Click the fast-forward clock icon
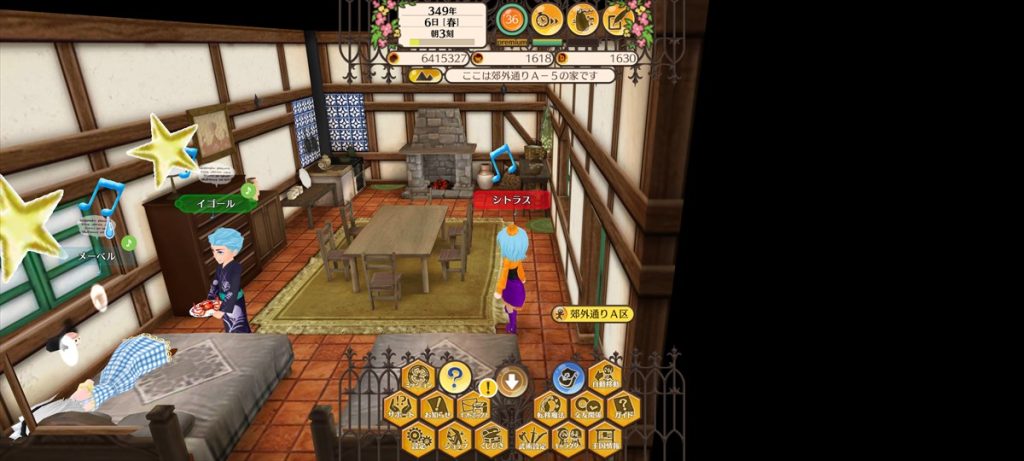1024x461 pixels. point(547,18)
